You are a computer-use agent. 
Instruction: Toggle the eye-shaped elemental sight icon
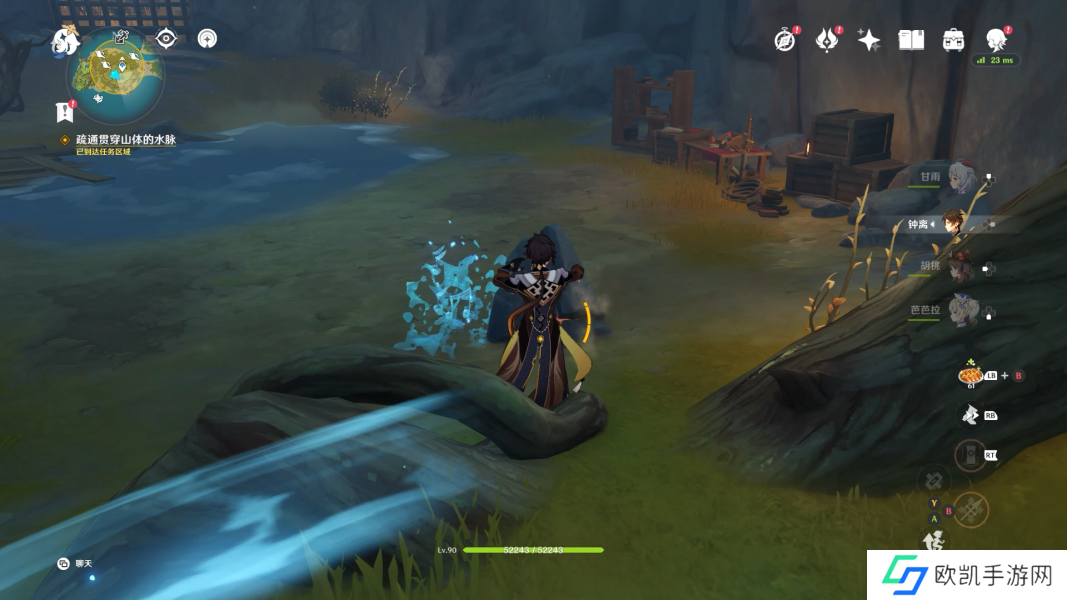point(167,40)
